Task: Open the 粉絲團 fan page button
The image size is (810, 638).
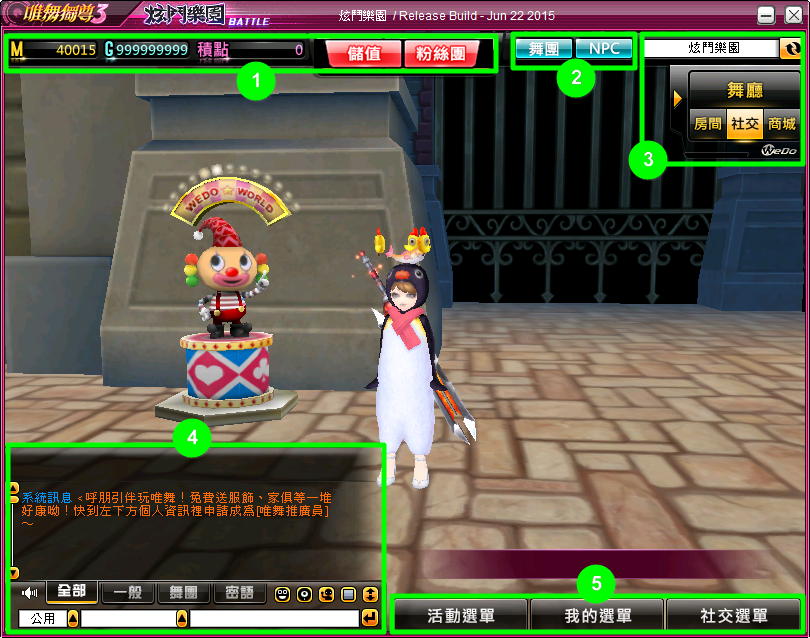Action: click(442, 54)
